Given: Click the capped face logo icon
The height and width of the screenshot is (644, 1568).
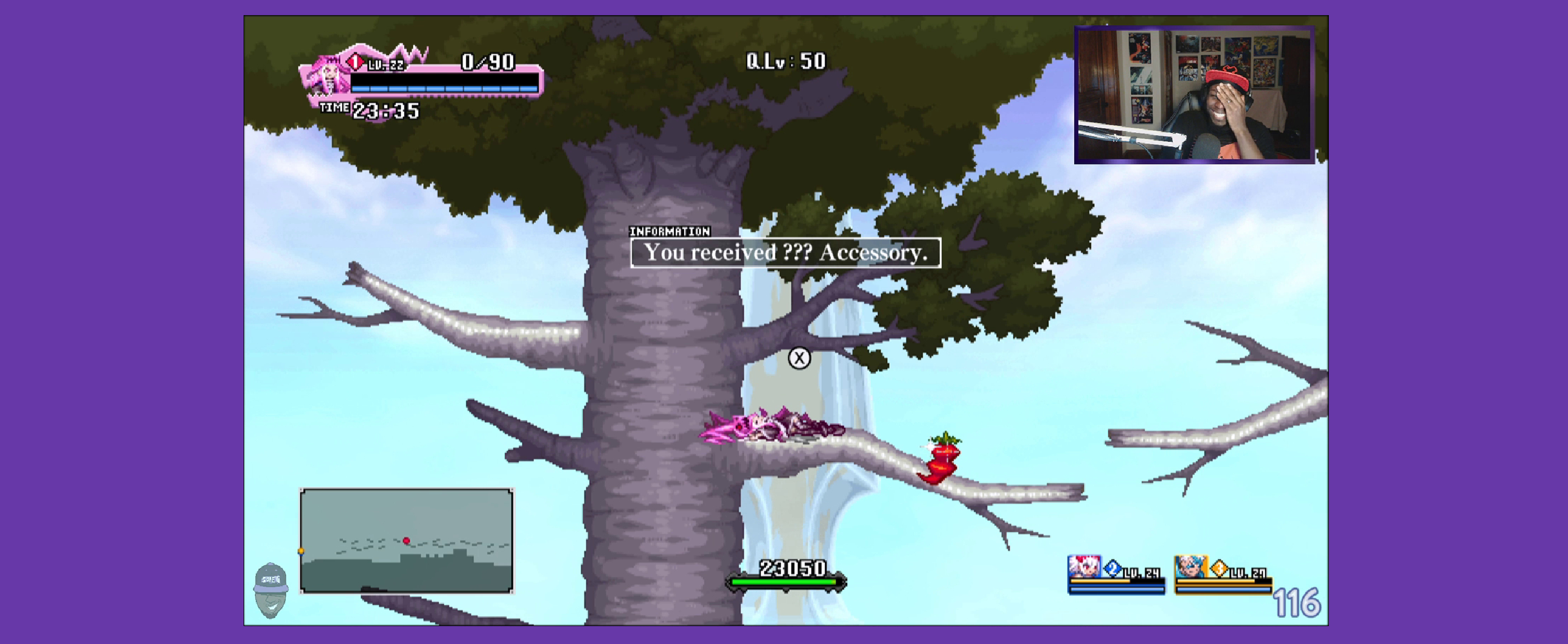Looking at the screenshot, I should pyautogui.click(x=270, y=590).
